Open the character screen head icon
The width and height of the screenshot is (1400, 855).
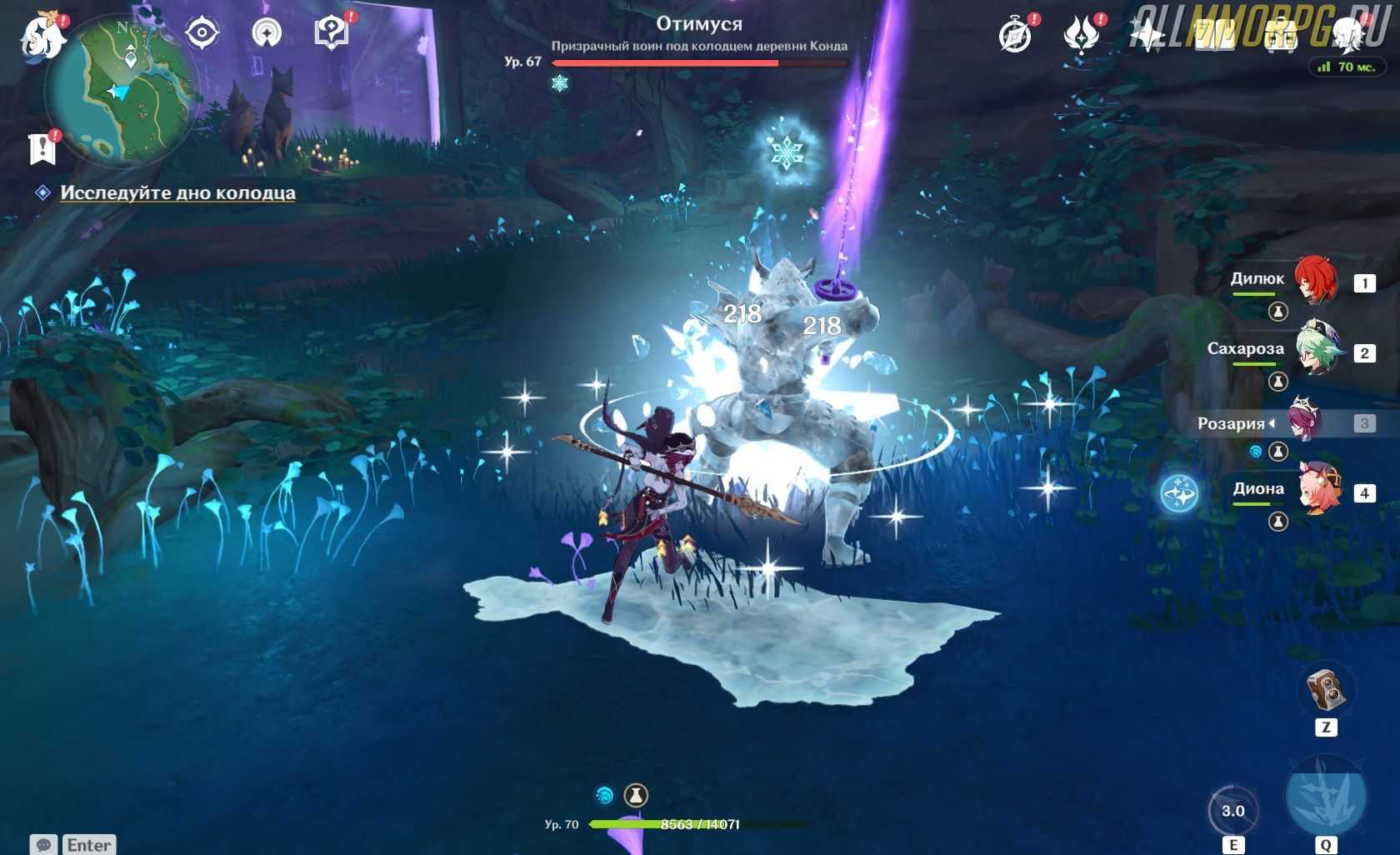point(1347,35)
